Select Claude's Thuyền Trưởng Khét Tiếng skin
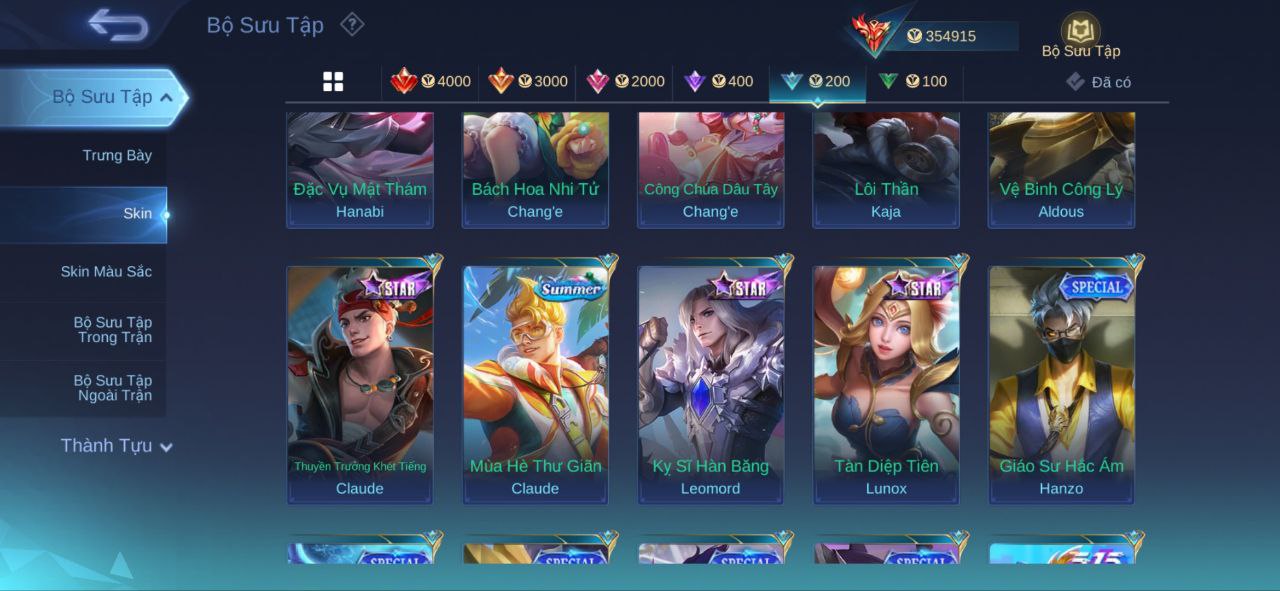The image size is (1280, 591). tap(360, 385)
